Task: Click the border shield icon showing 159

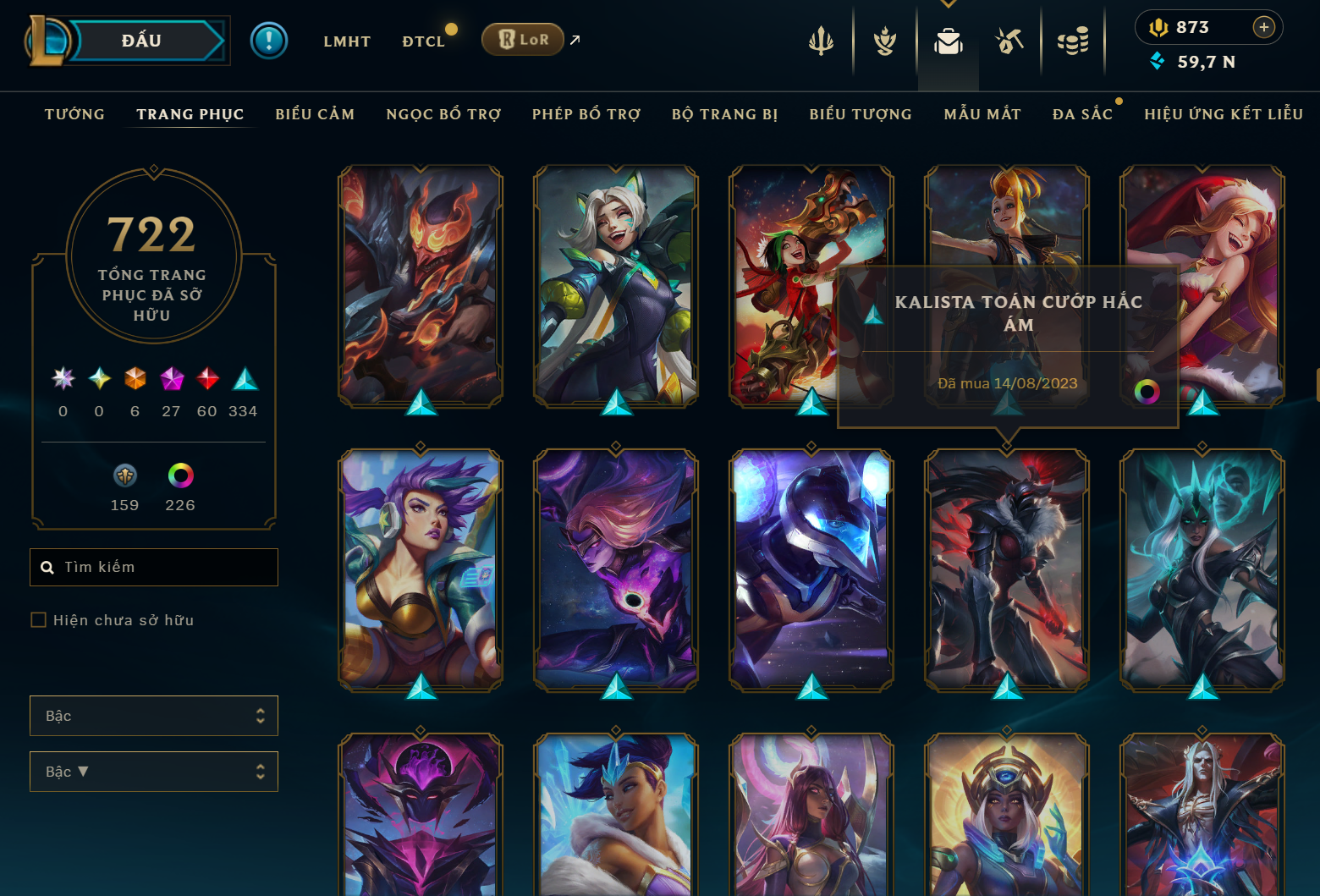Action: pyautogui.click(x=124, y=475)
